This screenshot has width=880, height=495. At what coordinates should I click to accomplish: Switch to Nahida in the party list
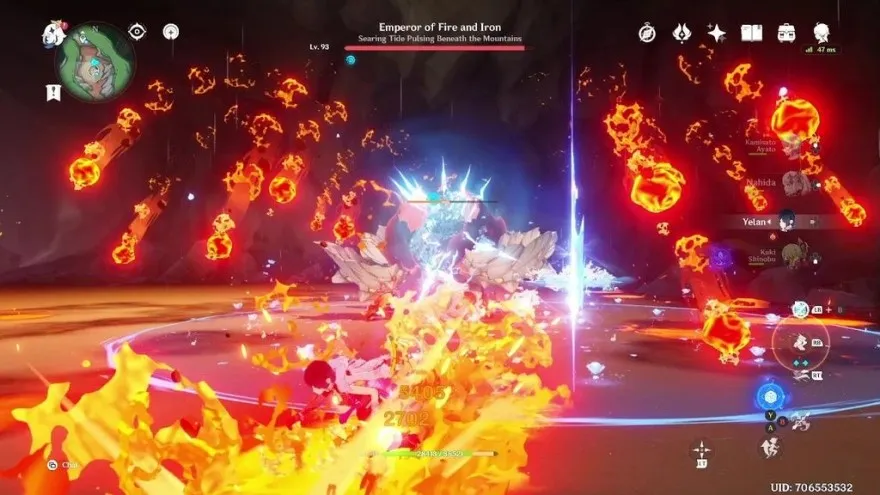point(792,183)
